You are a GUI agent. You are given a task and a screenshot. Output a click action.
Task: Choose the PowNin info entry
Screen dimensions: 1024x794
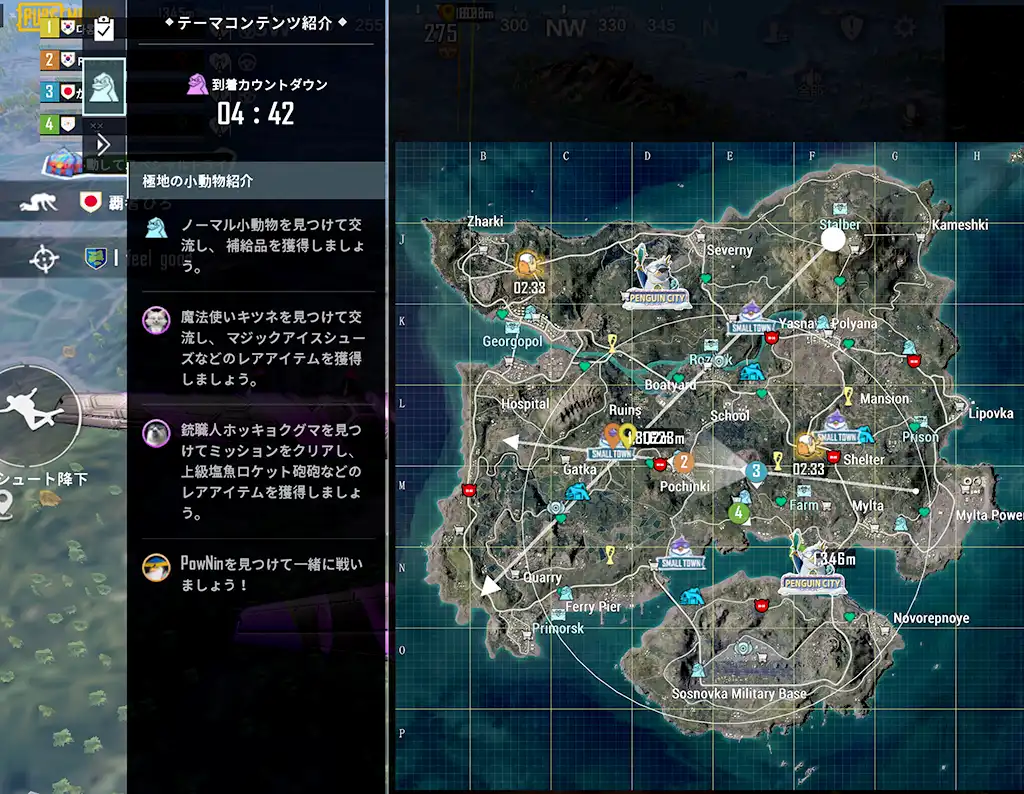(x=257, y=573)
